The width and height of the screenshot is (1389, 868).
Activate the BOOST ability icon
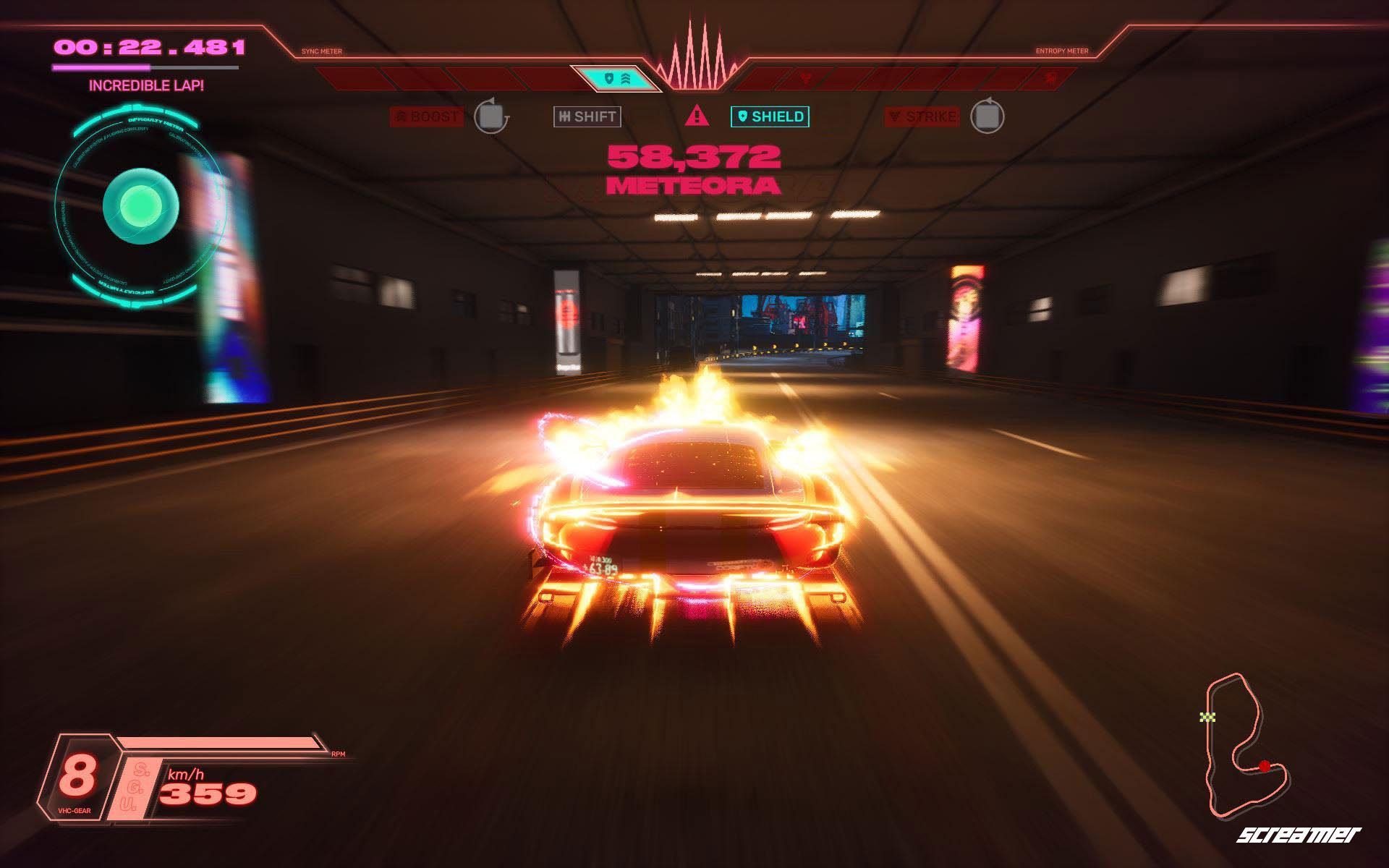point(428,115)
